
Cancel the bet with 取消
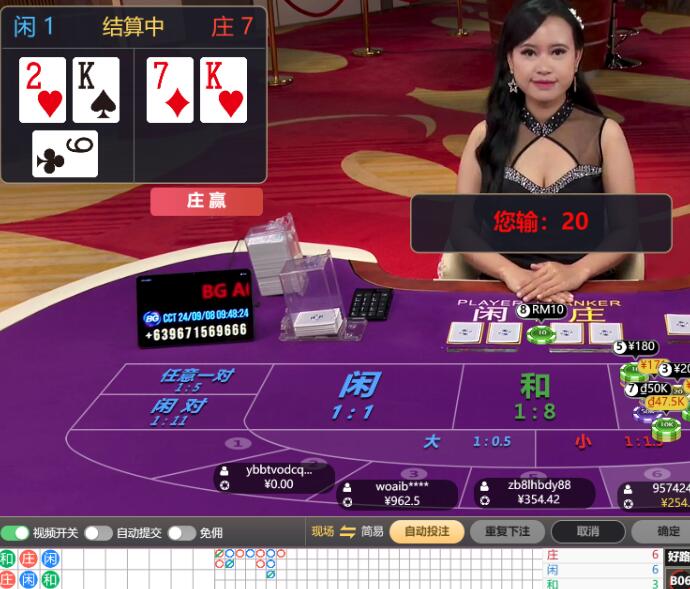click(588, 532)
